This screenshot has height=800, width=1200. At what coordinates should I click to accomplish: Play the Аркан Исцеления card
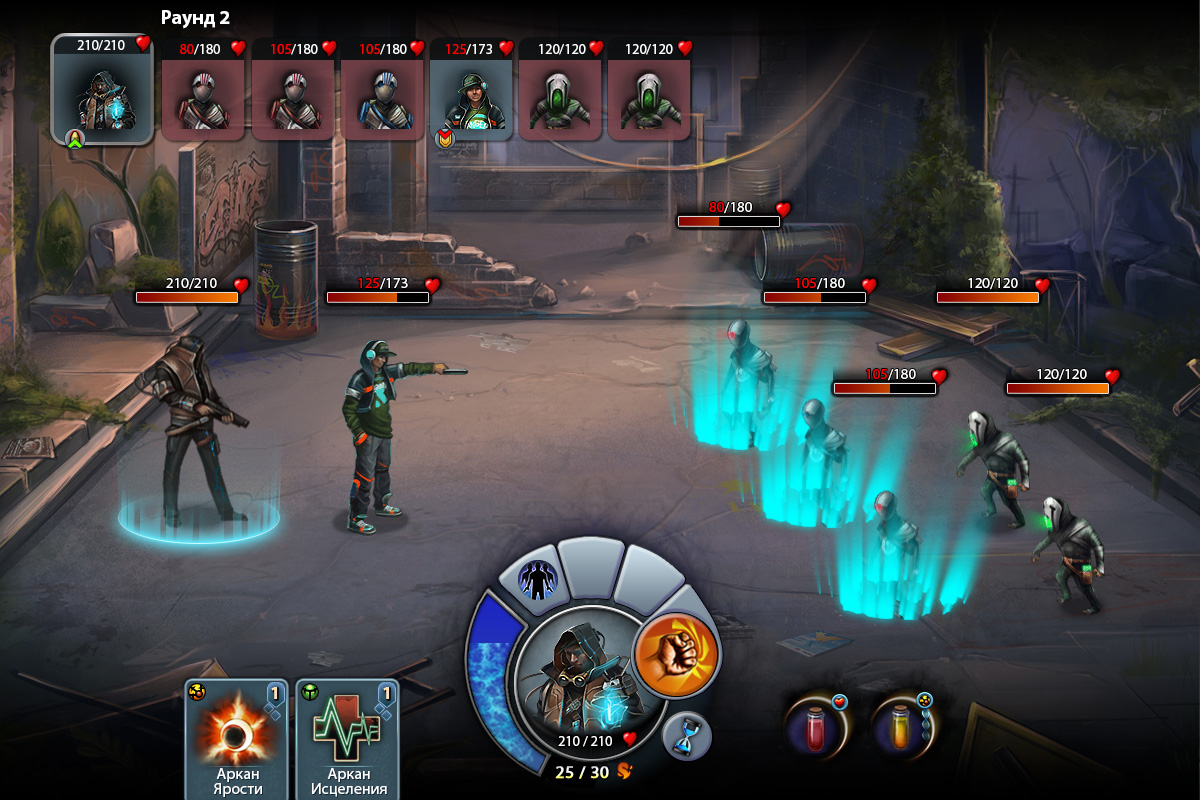tap(347, 738)
